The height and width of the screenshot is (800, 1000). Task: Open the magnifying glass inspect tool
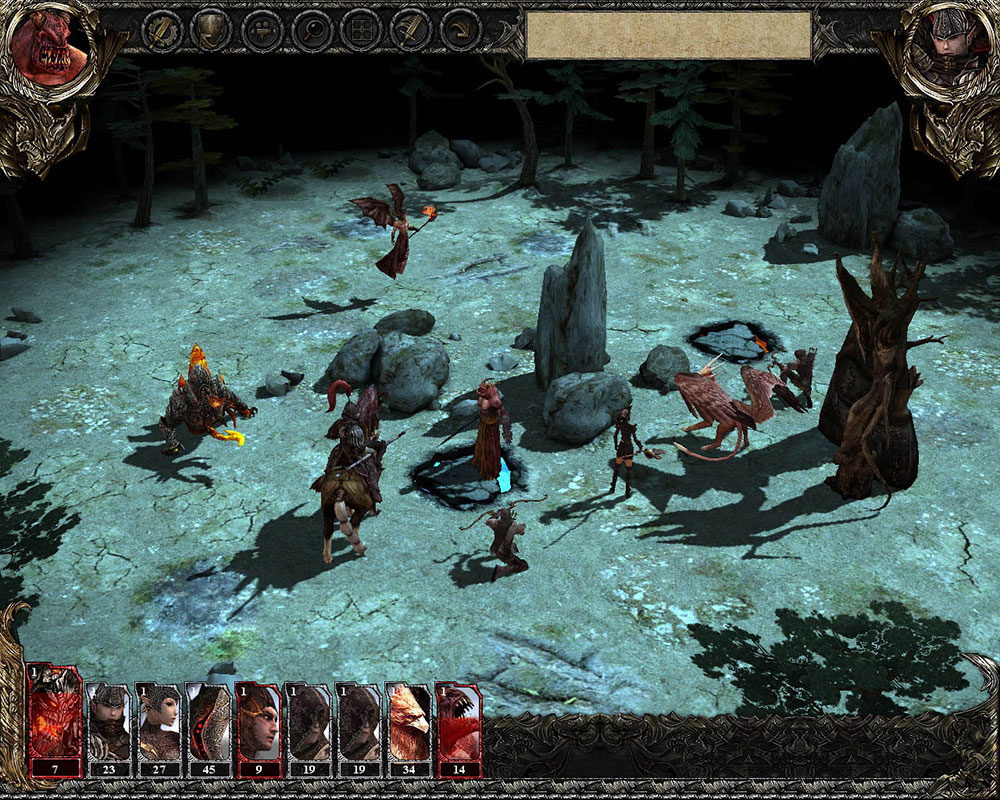(x=311, y=31)
